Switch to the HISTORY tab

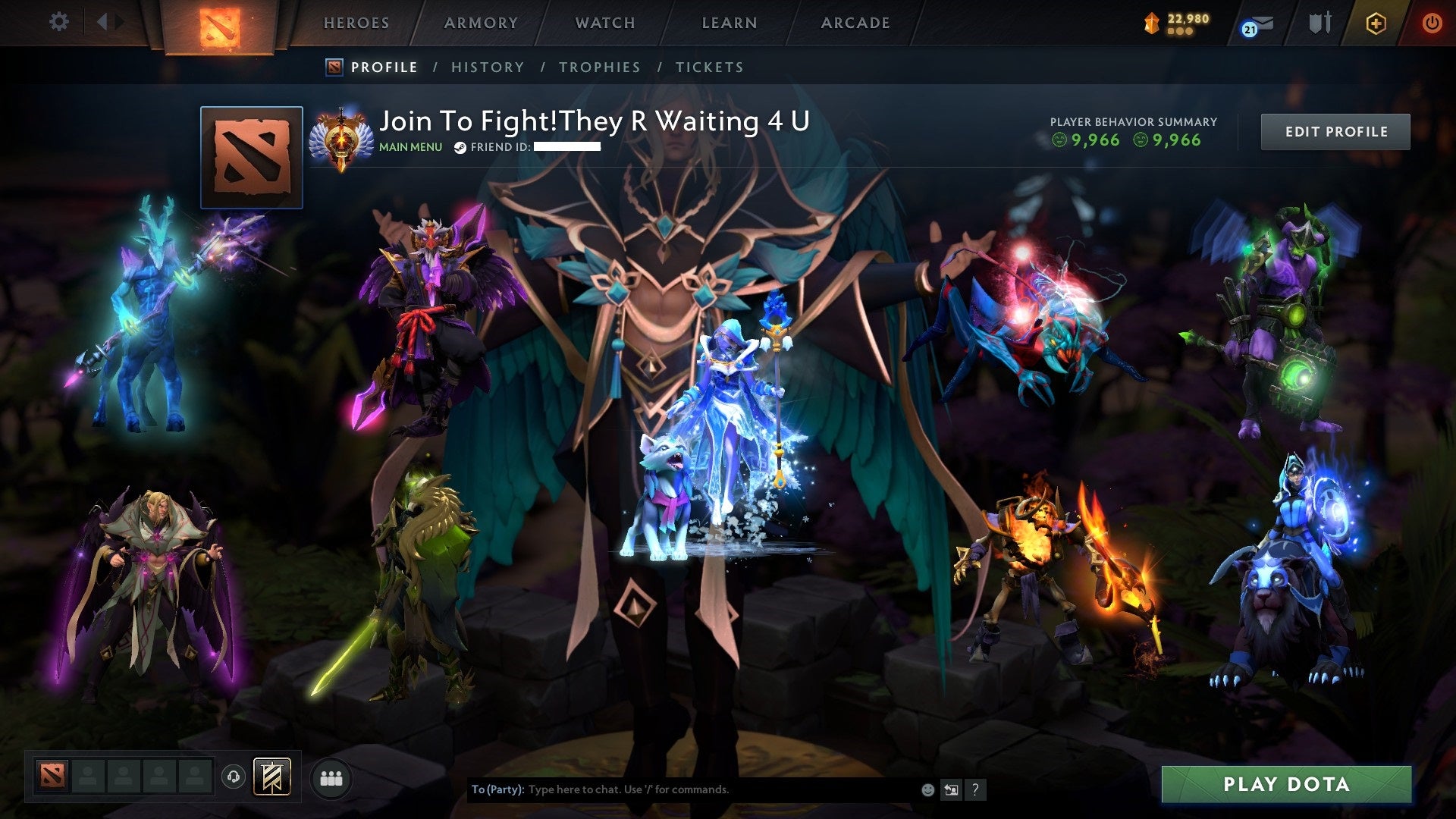[486, 67]
